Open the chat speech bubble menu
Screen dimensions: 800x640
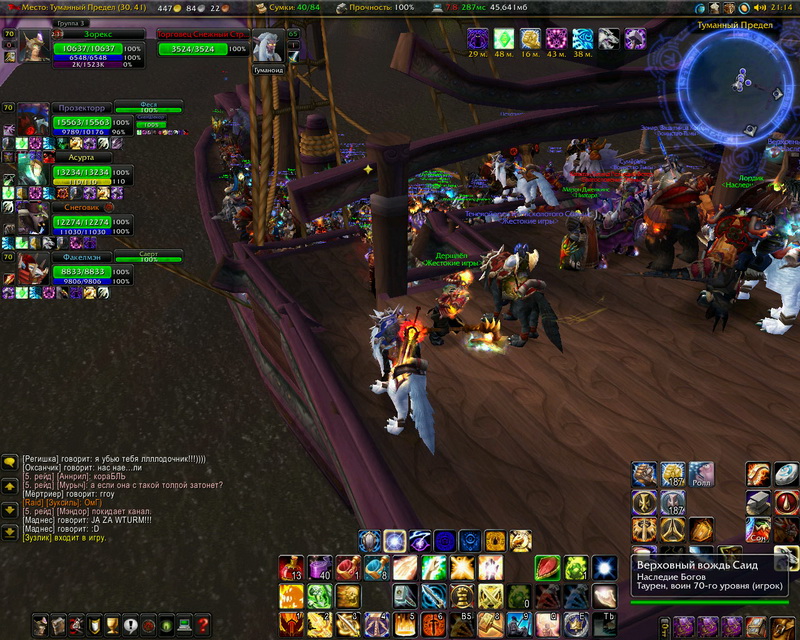pos(10,462)
